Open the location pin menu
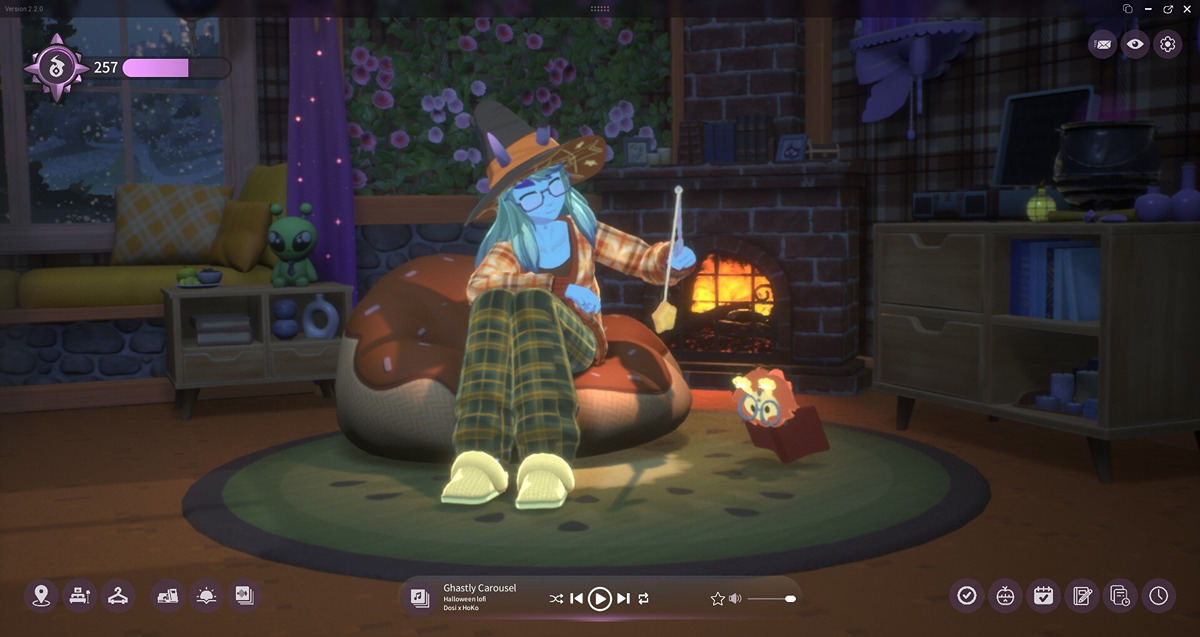1200x637 pixels. click(41, 596)
